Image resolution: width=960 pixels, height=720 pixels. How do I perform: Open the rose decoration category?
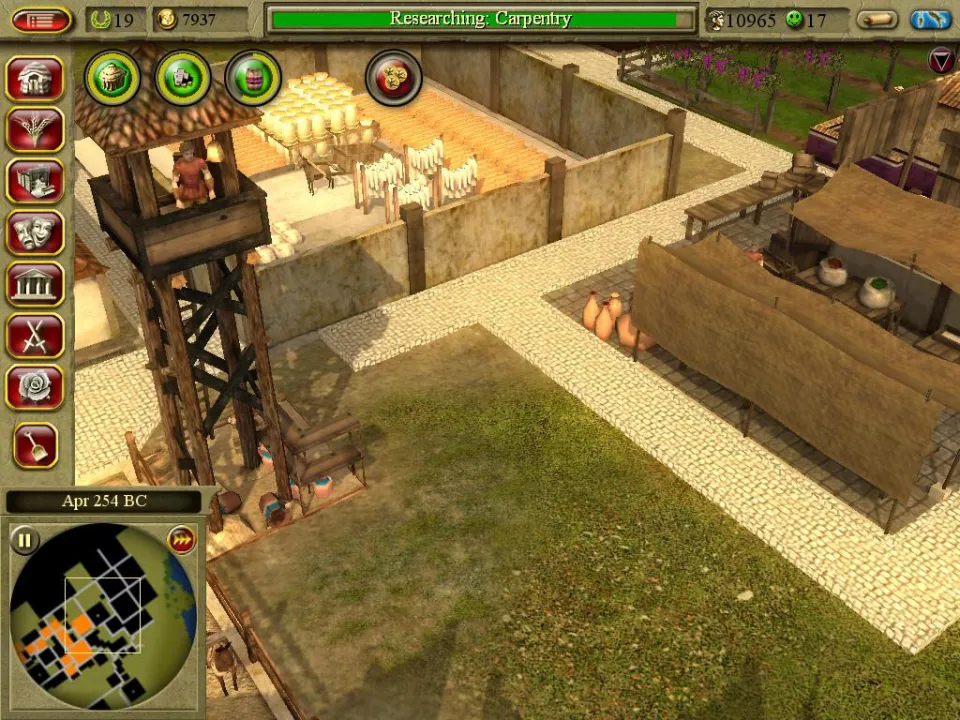36,387
